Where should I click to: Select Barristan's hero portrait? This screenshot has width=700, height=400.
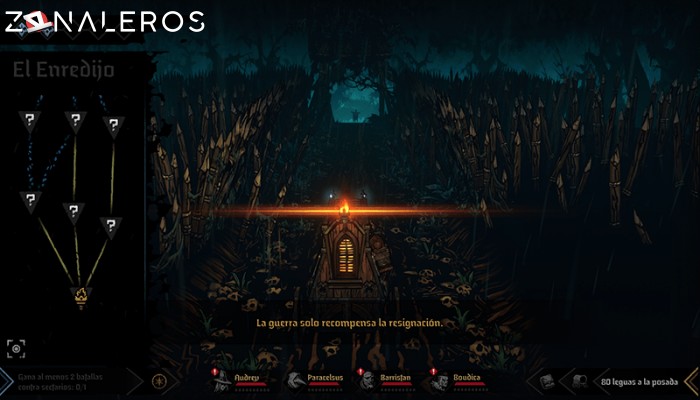pyautogui.click(x=368, y=381)
